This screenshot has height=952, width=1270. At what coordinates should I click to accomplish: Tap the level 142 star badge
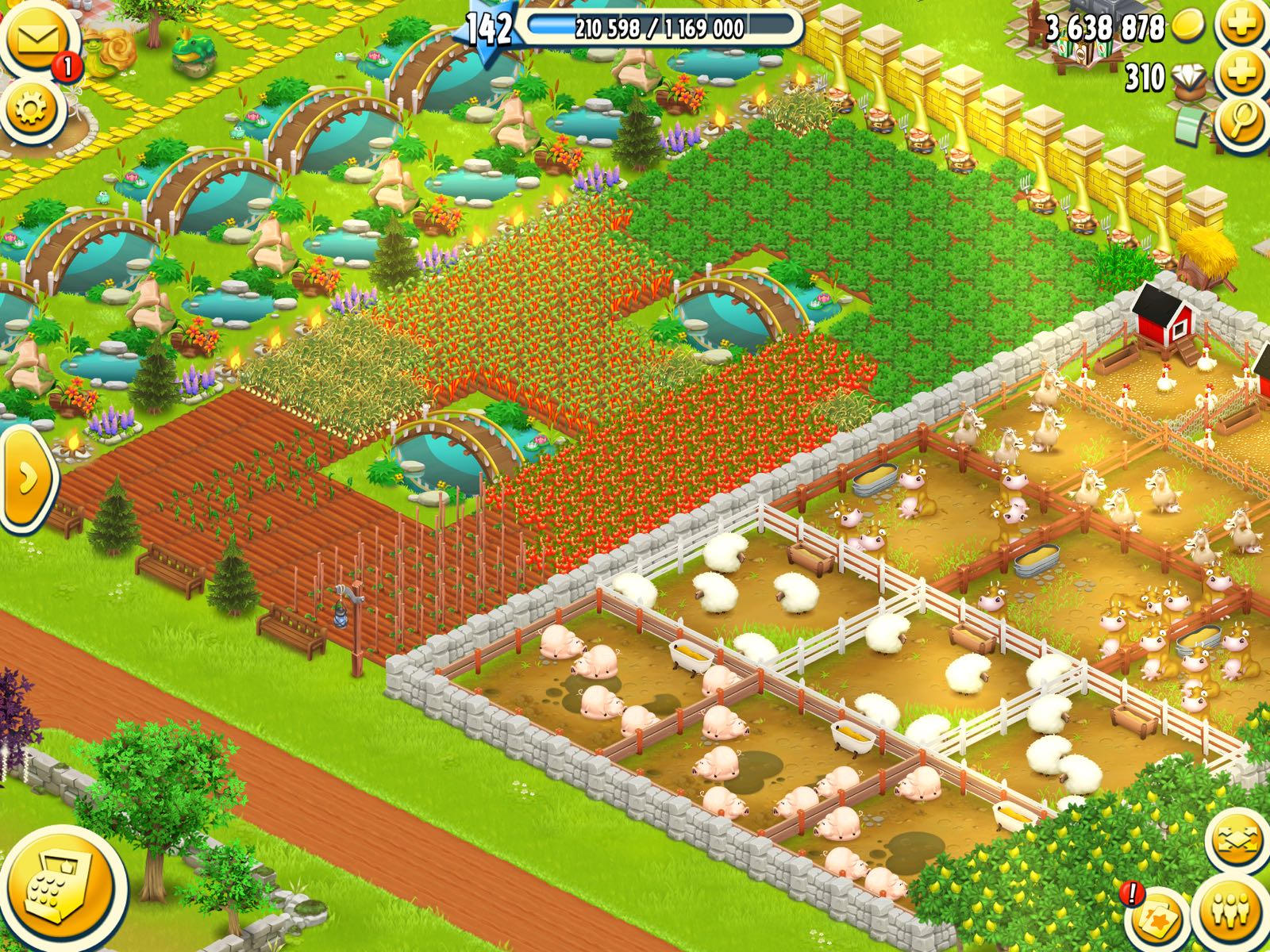pyautogui.click(x=489, y=30)
